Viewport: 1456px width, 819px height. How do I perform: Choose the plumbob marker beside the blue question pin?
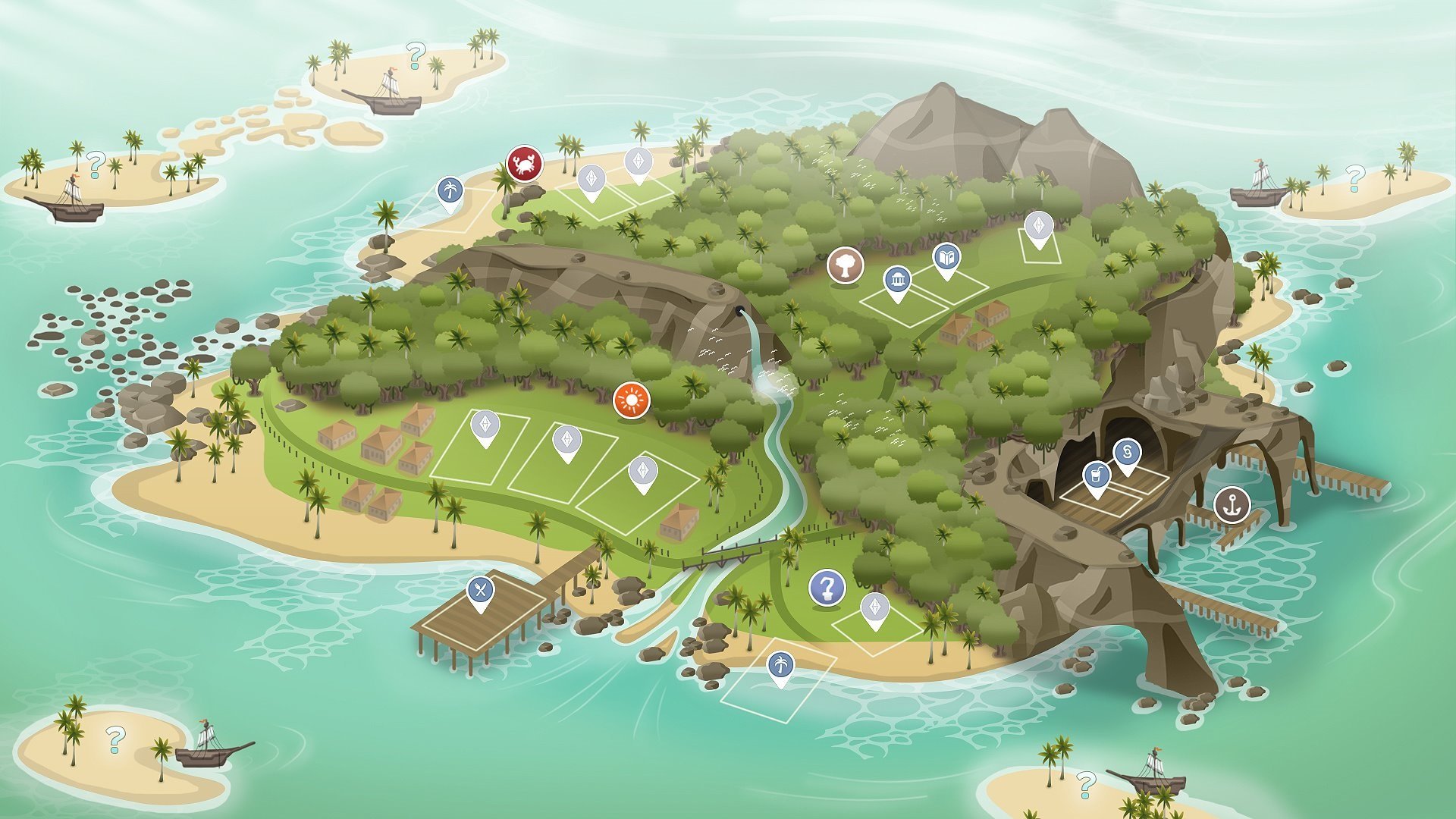point(875,608)
